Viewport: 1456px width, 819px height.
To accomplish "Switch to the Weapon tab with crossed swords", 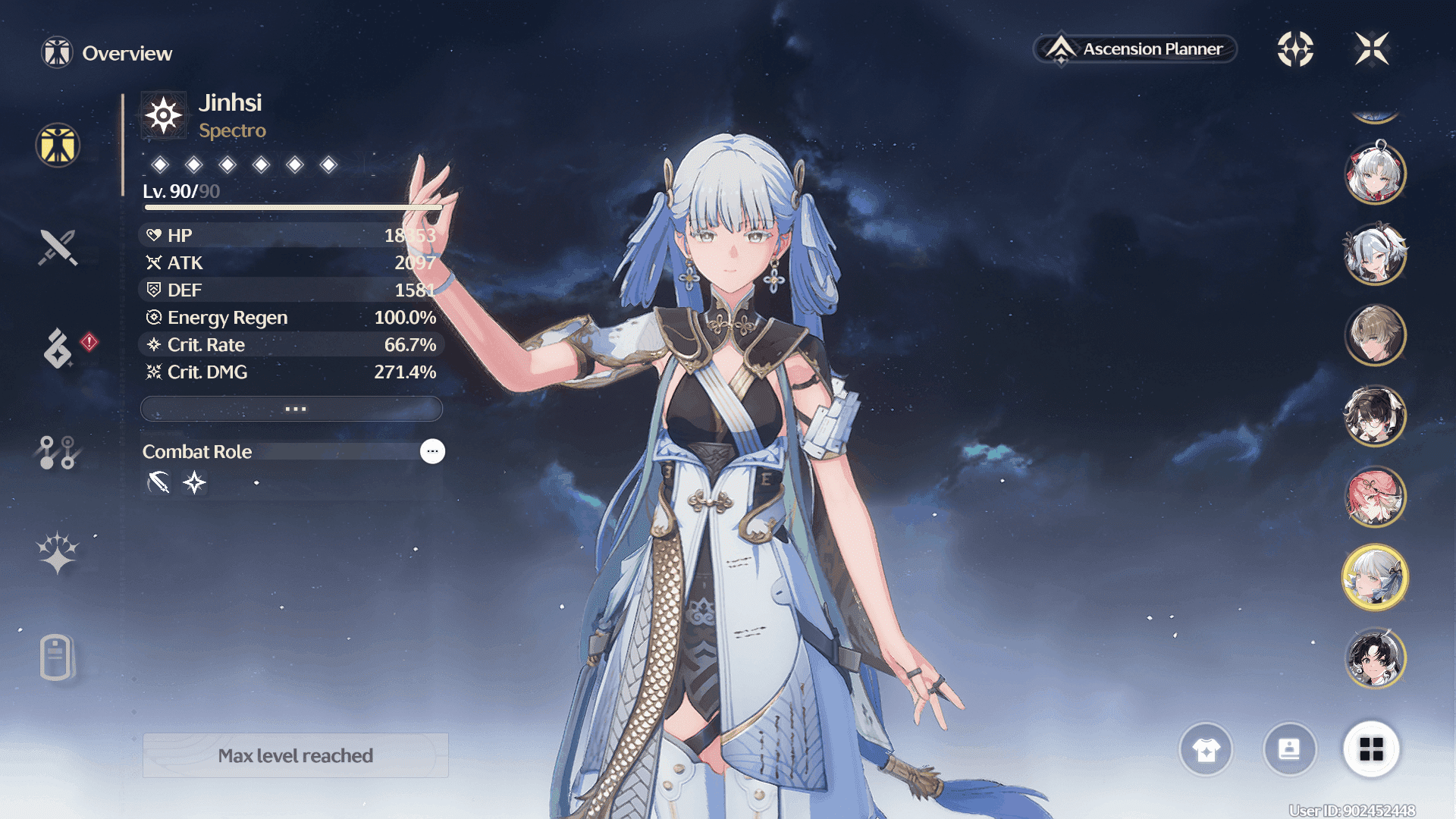I will click(x=58, y=247).
